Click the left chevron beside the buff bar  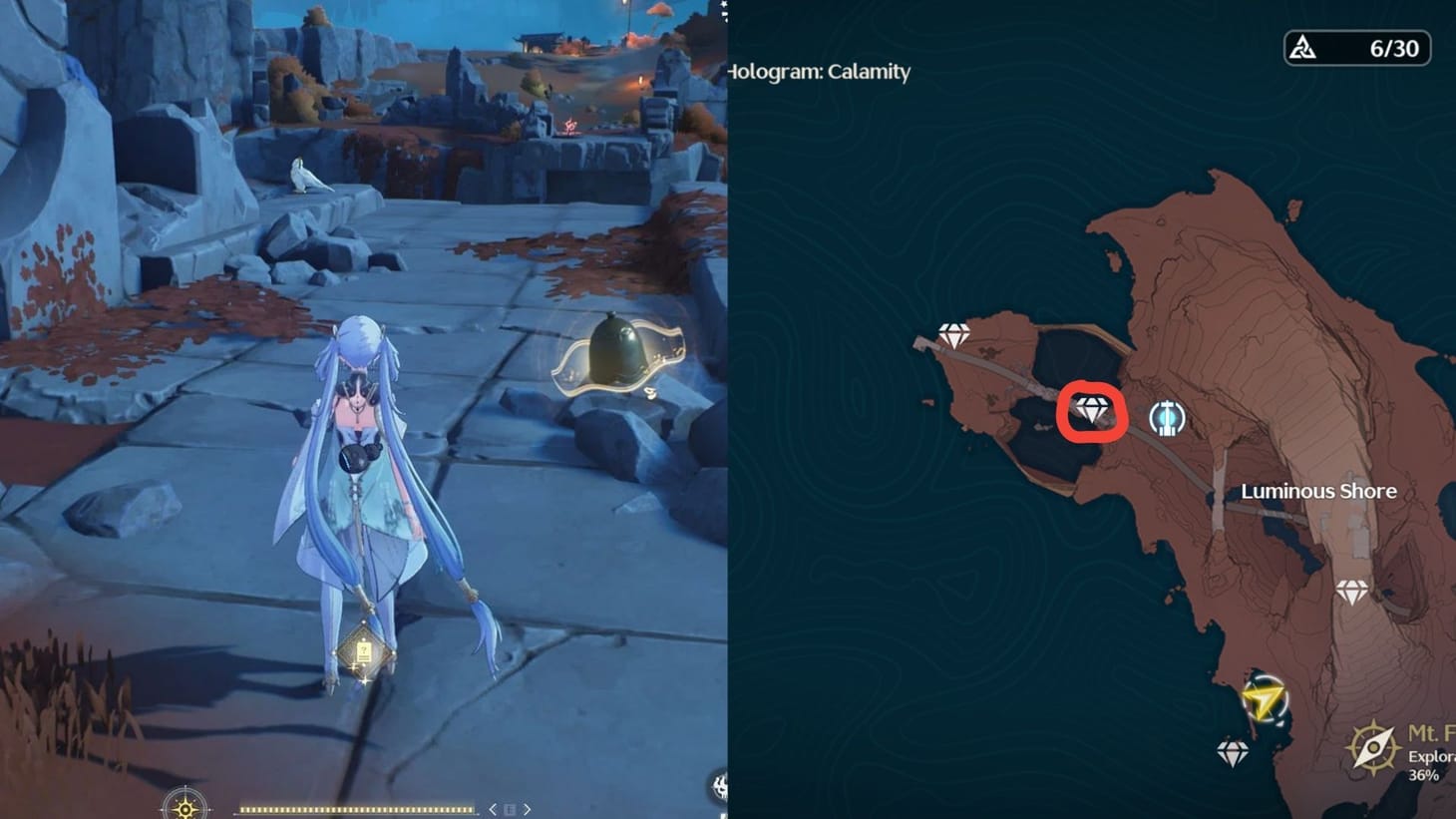point(491,810)
